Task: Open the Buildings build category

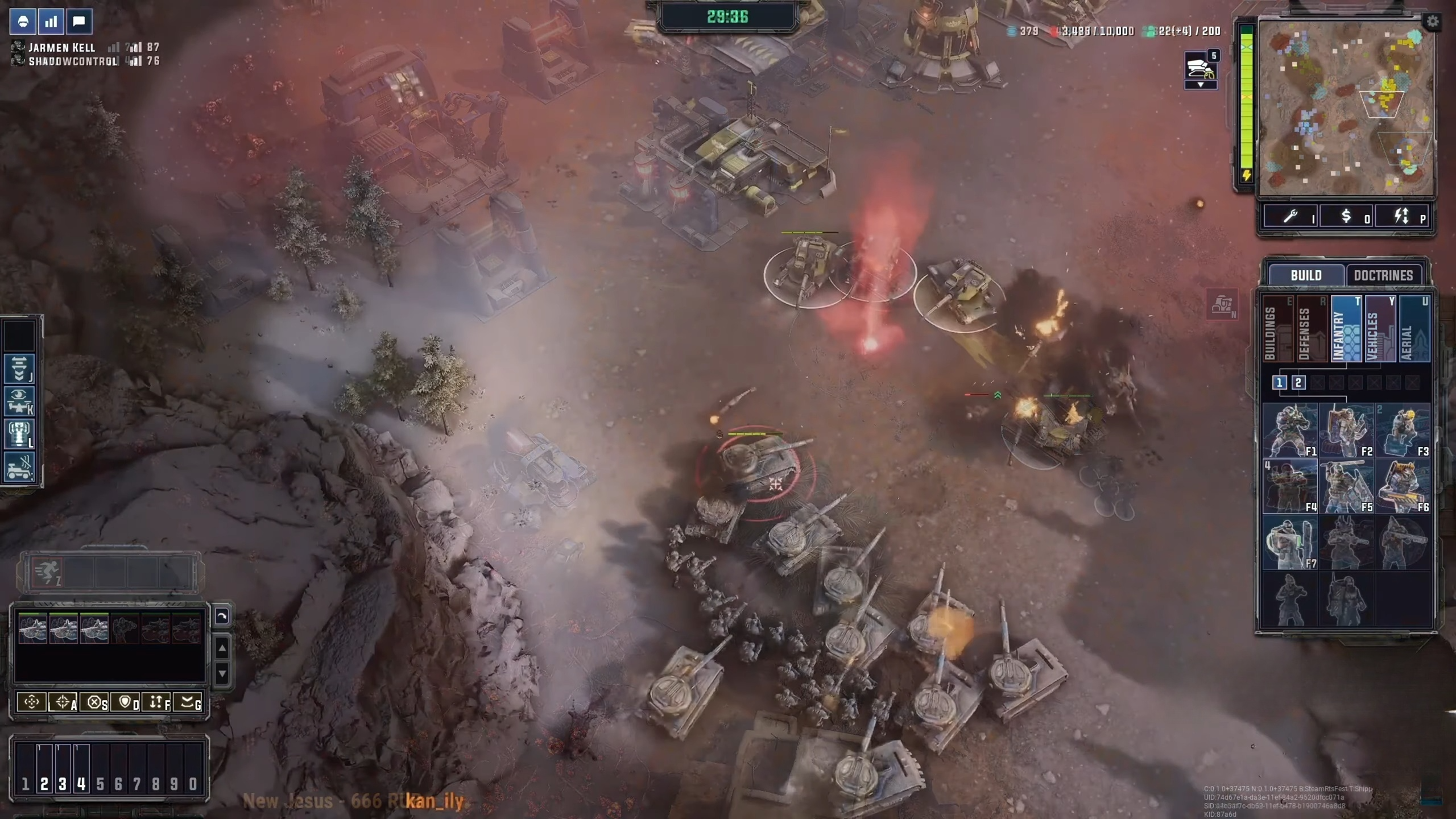Action: [1276, 329]
